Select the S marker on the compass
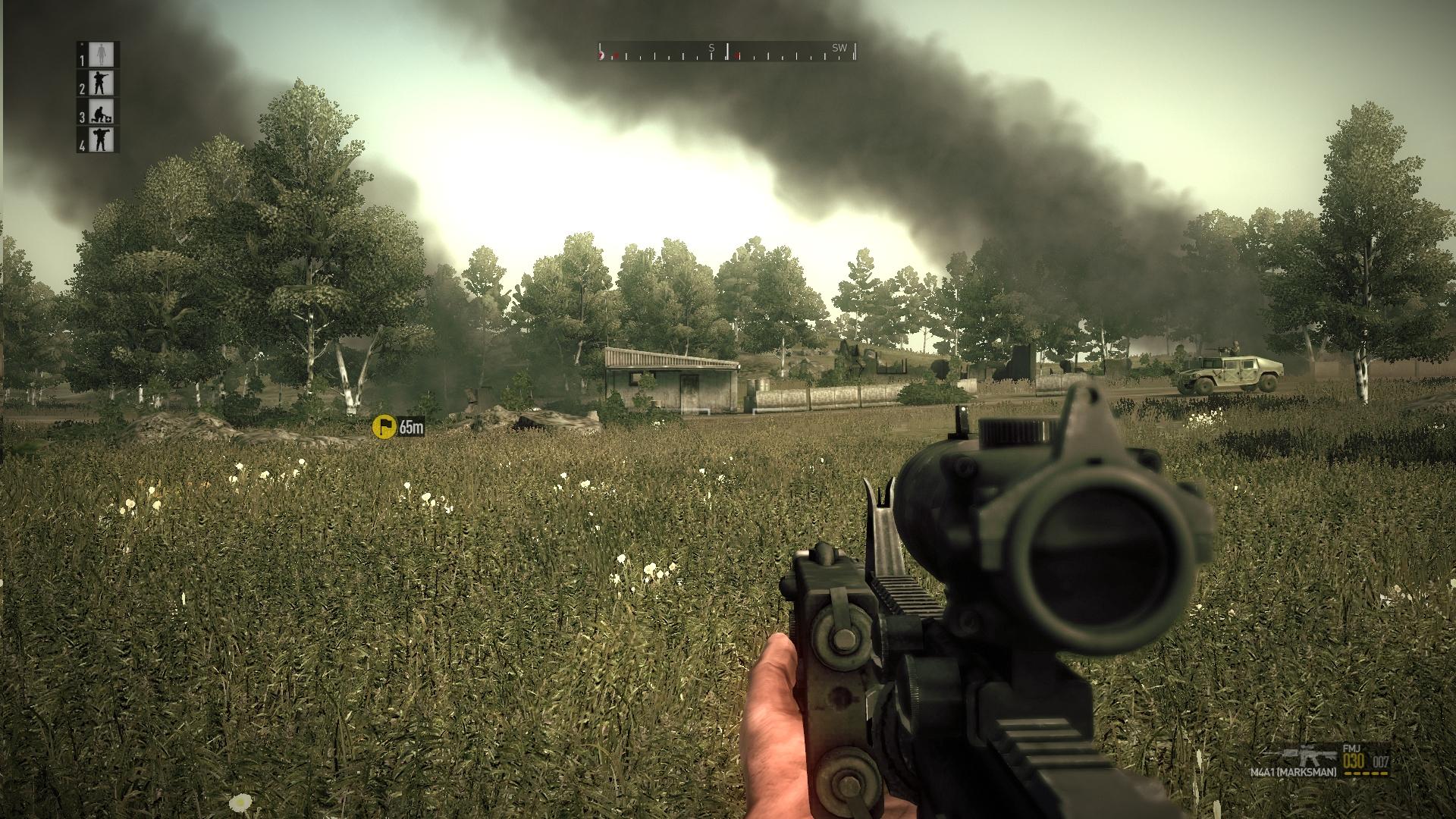 pos(711,48)
